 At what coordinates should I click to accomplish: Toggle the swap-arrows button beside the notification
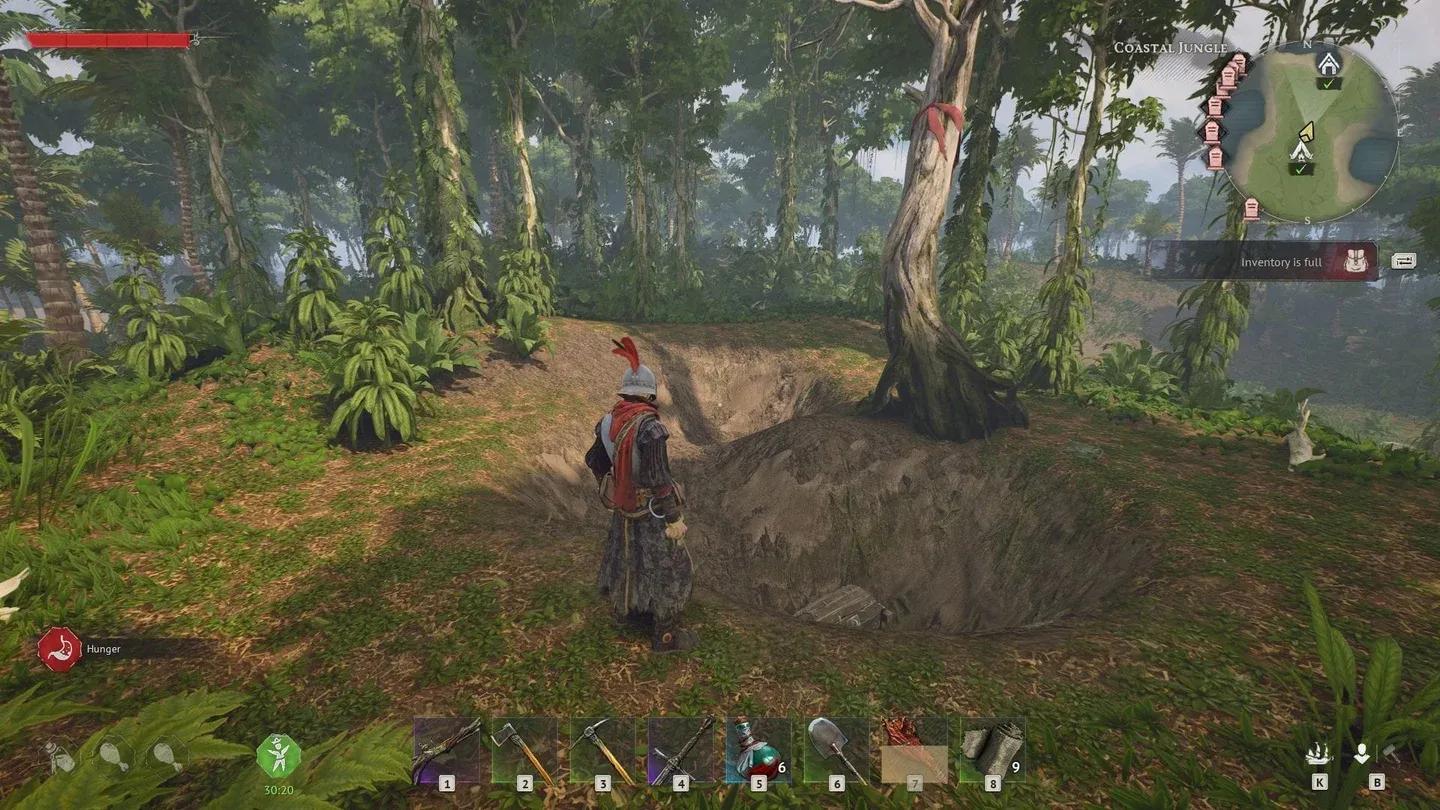pos(1403,261)
